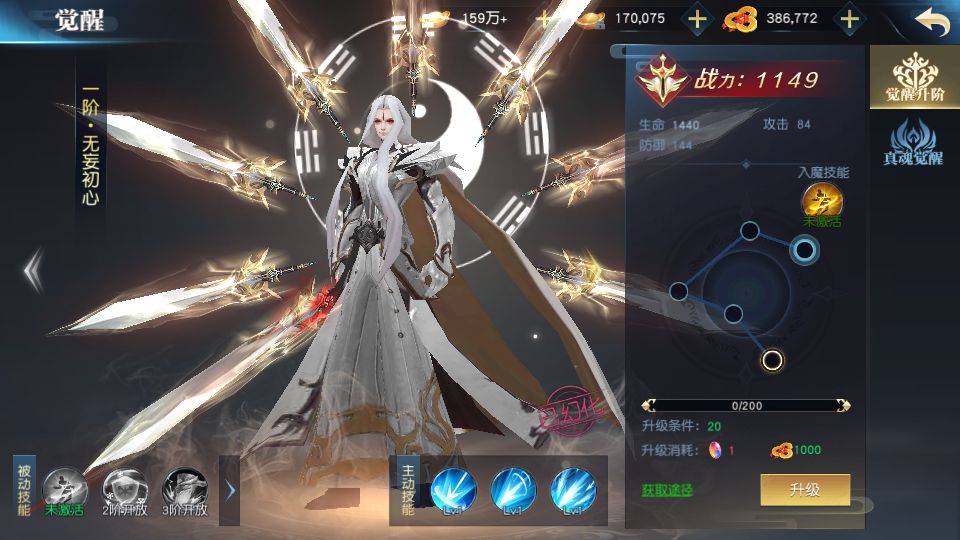Select the 2阶开放 passive skill
Screen dimensions: 960x540
pyautogui.click(x=124, y=488)
